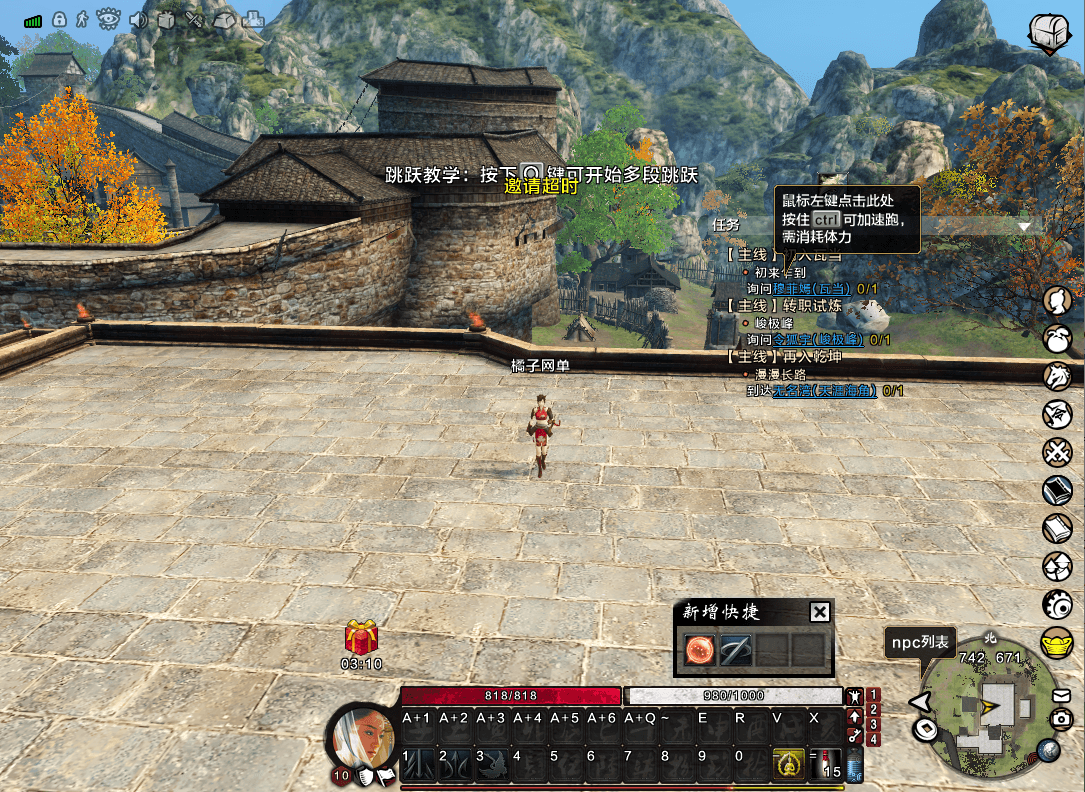
Task: Open the crossed swords side menu icon
Action: pos(1058,452)
